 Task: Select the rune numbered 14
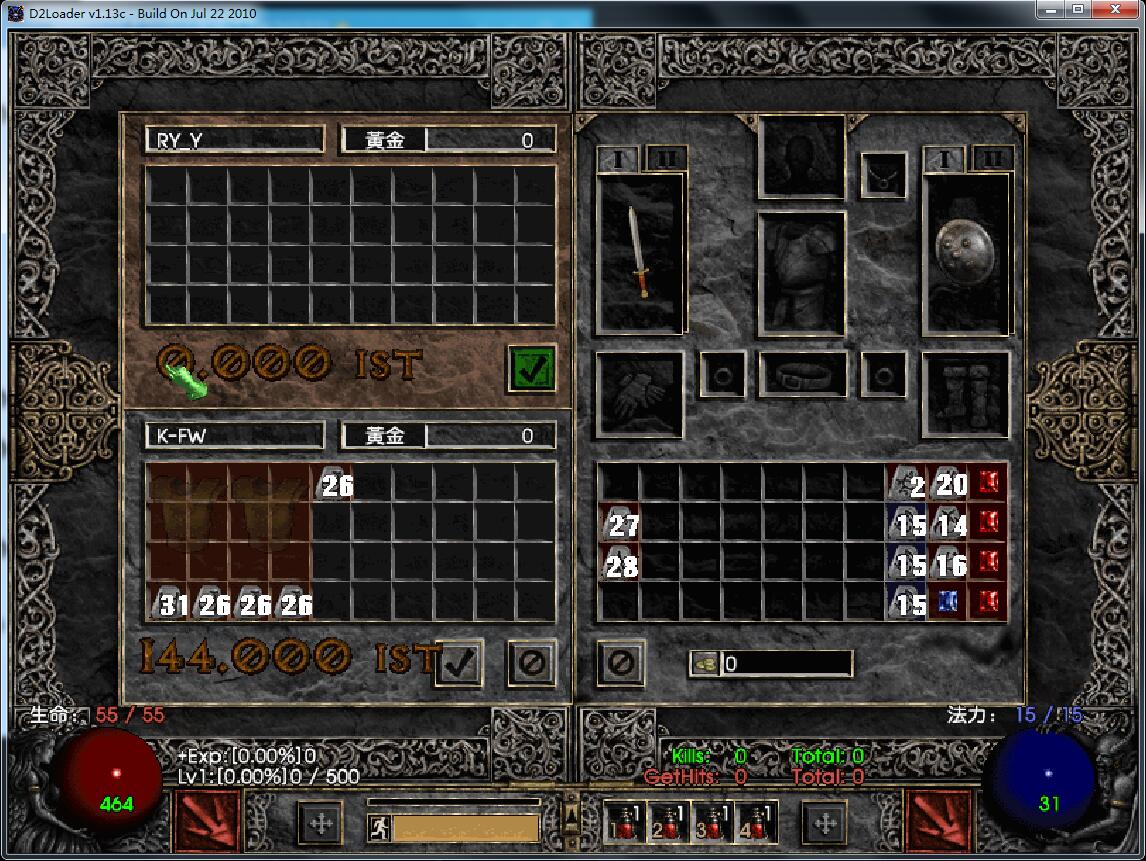(x=947, y=523)
